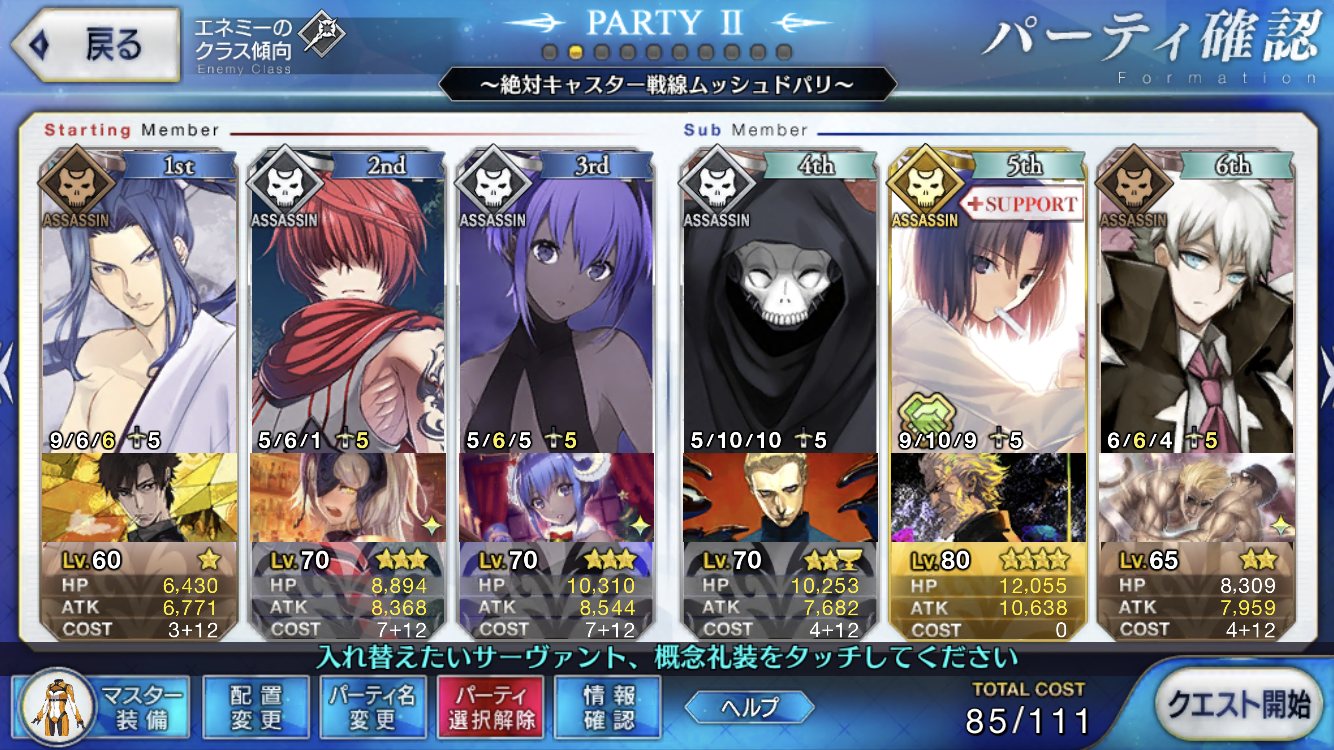The width and height of the screenshot is (1334, 750).
Task: Choose the 5th support Assassin card
Action: [988, 300]
